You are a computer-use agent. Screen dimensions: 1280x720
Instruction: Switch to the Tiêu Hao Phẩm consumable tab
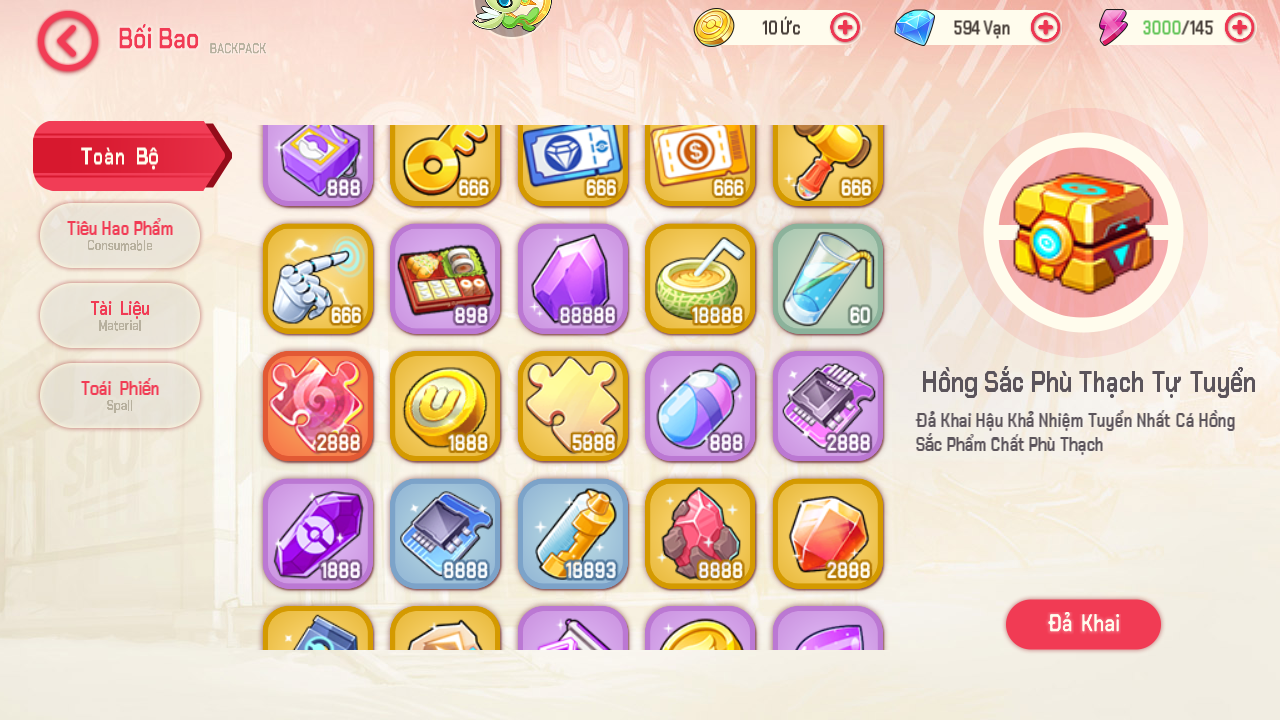[x=119, y=235]
